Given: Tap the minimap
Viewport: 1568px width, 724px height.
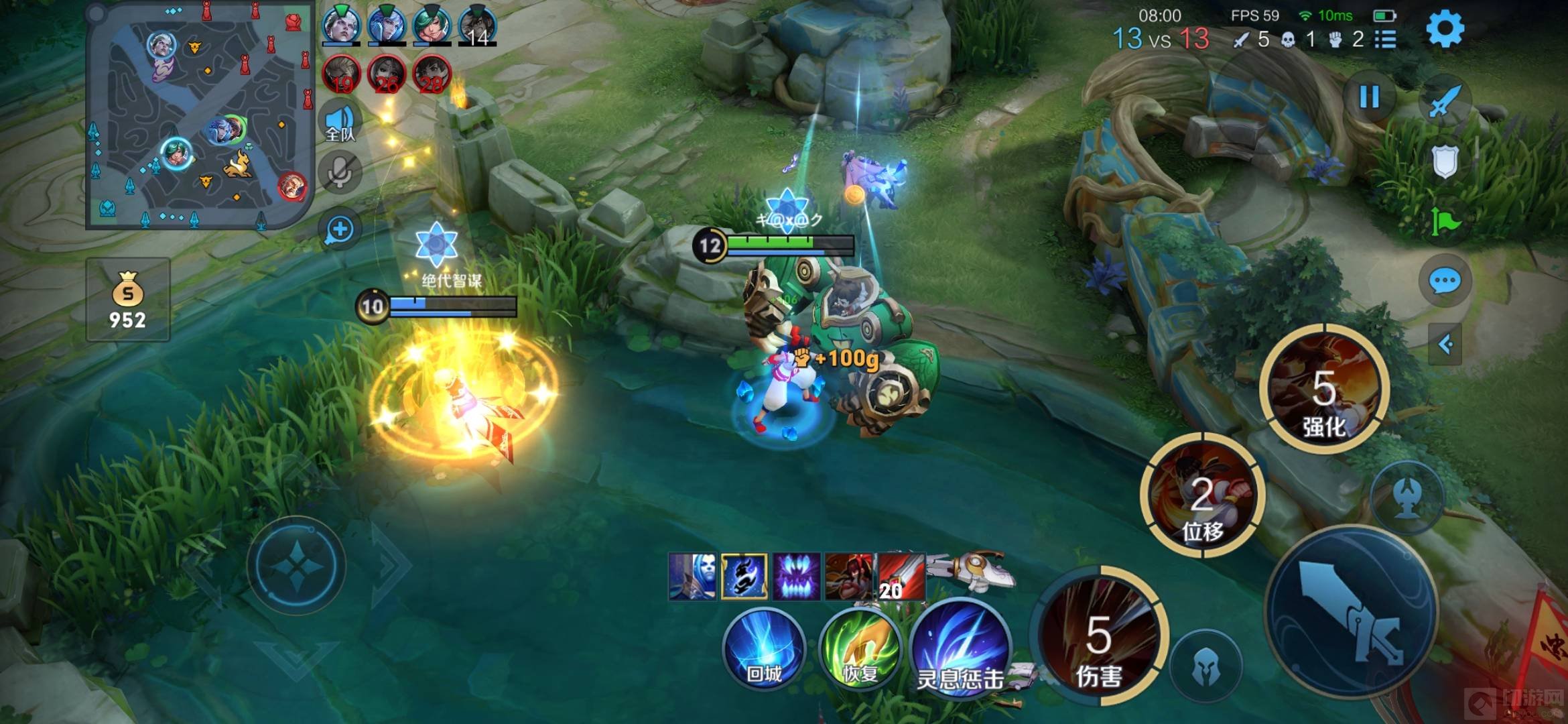Looking at the screenshot, I should point(200,115).
